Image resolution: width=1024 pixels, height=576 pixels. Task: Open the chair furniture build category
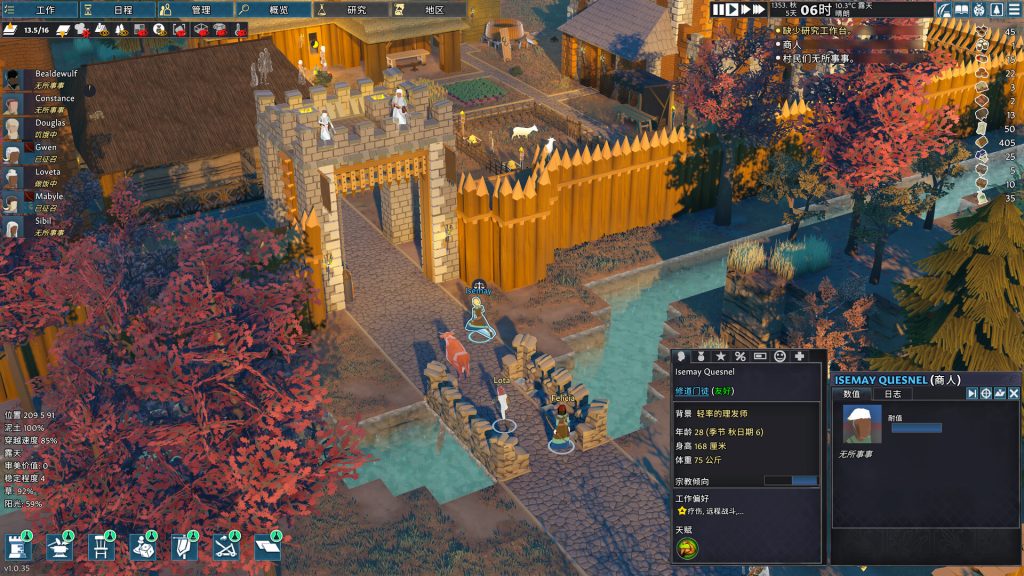pyautogui.click(x=100, y=546)
